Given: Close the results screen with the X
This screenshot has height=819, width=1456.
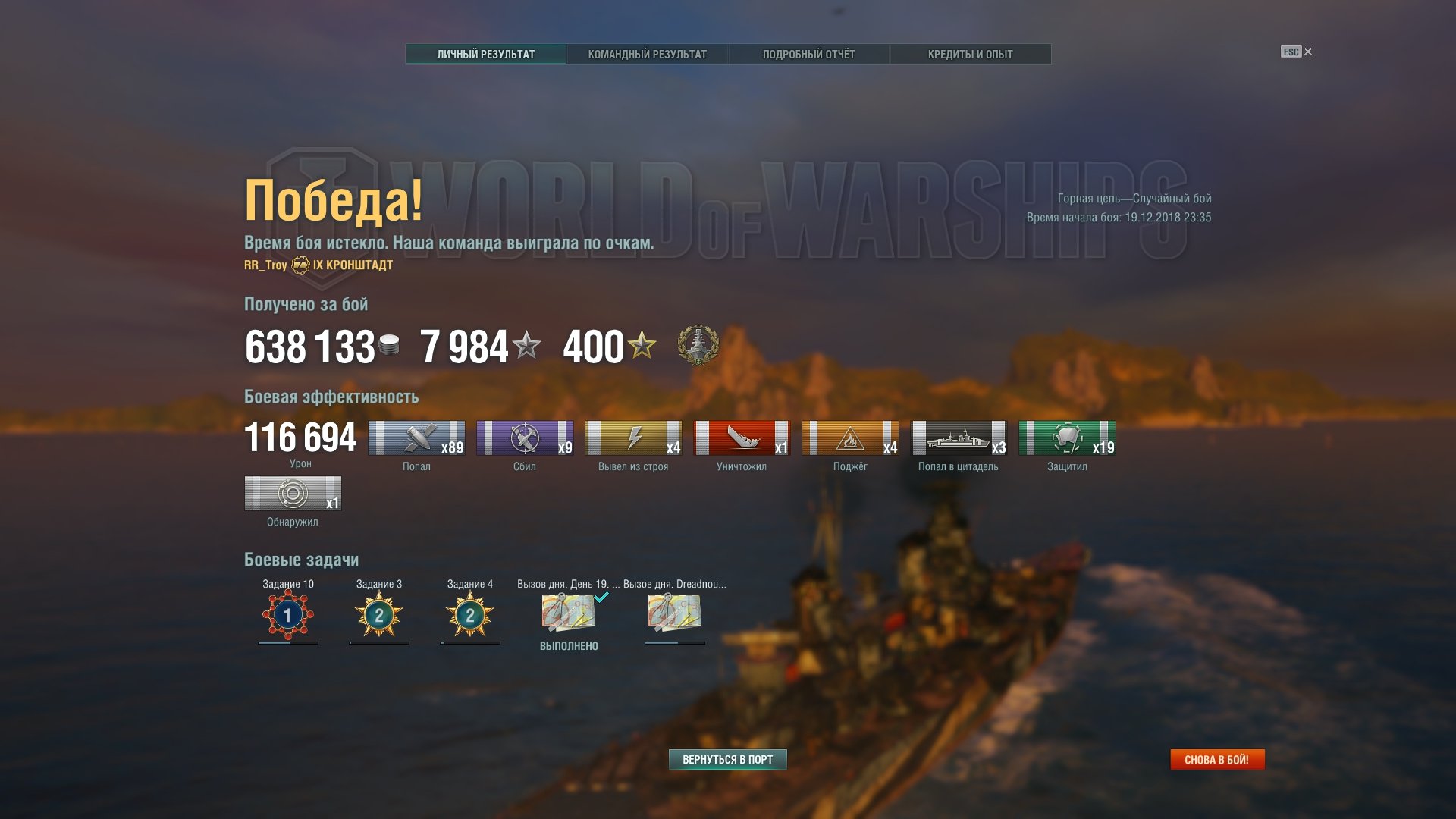Looking at the screenshot, I should tap(1308, 52).
